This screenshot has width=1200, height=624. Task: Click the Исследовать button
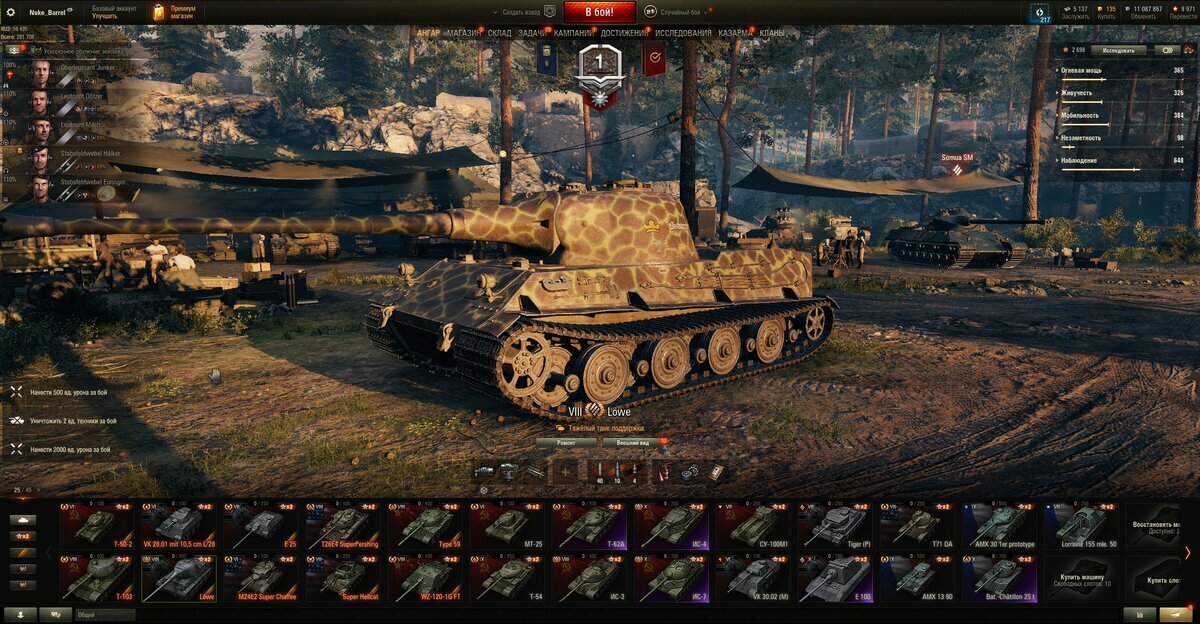click(x=1118, y=49)
